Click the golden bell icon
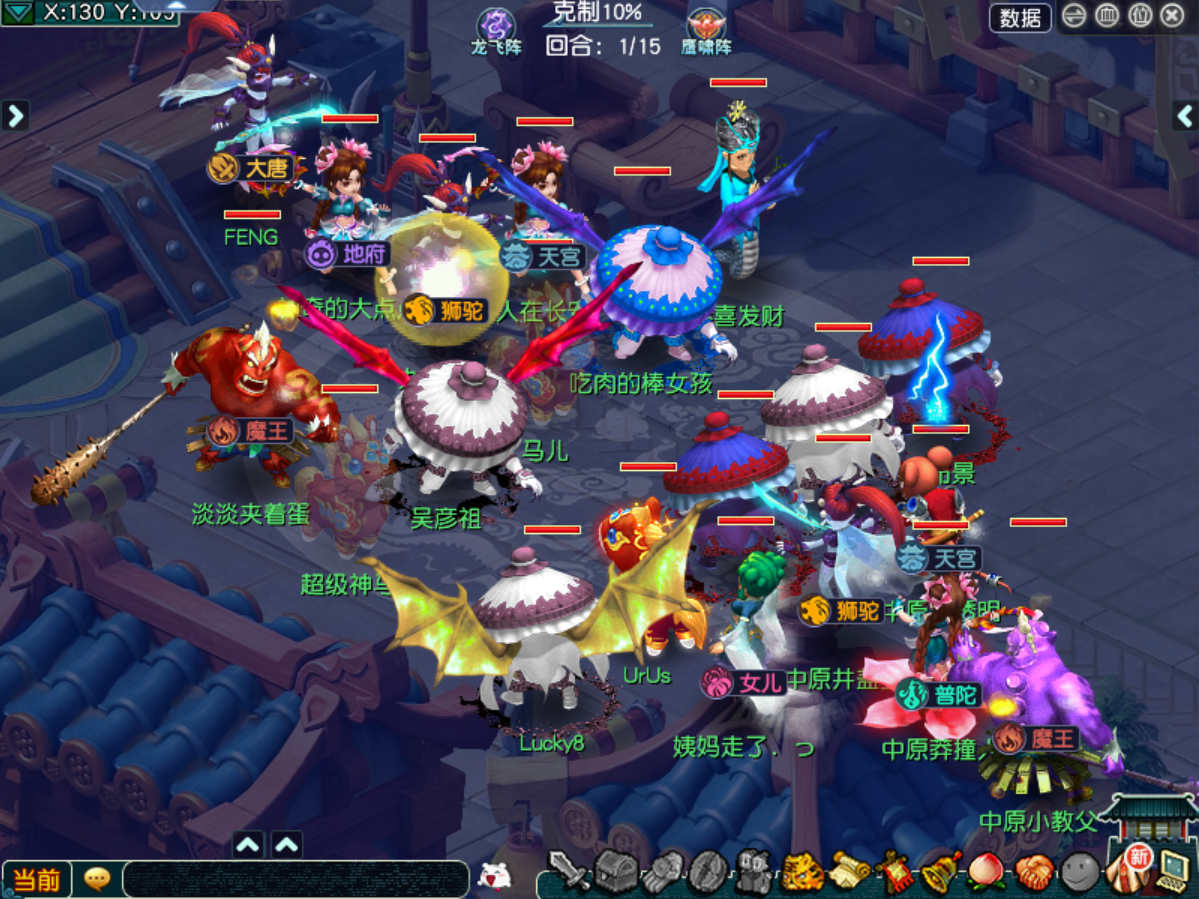The image size is (1199, 899). point(941,873)
